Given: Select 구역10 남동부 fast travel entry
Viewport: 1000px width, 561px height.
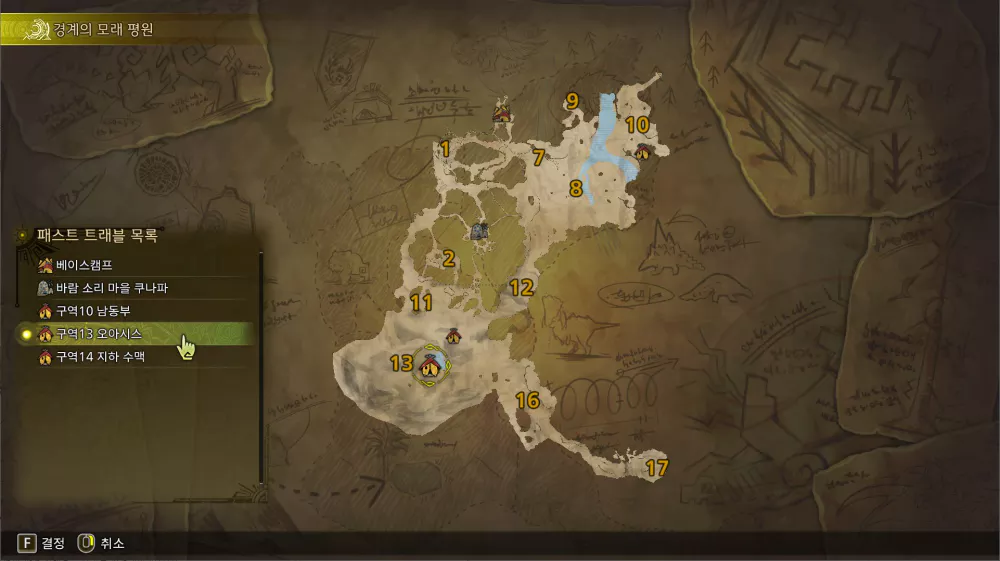Looking at the screenshot, I should coord(93,311).
